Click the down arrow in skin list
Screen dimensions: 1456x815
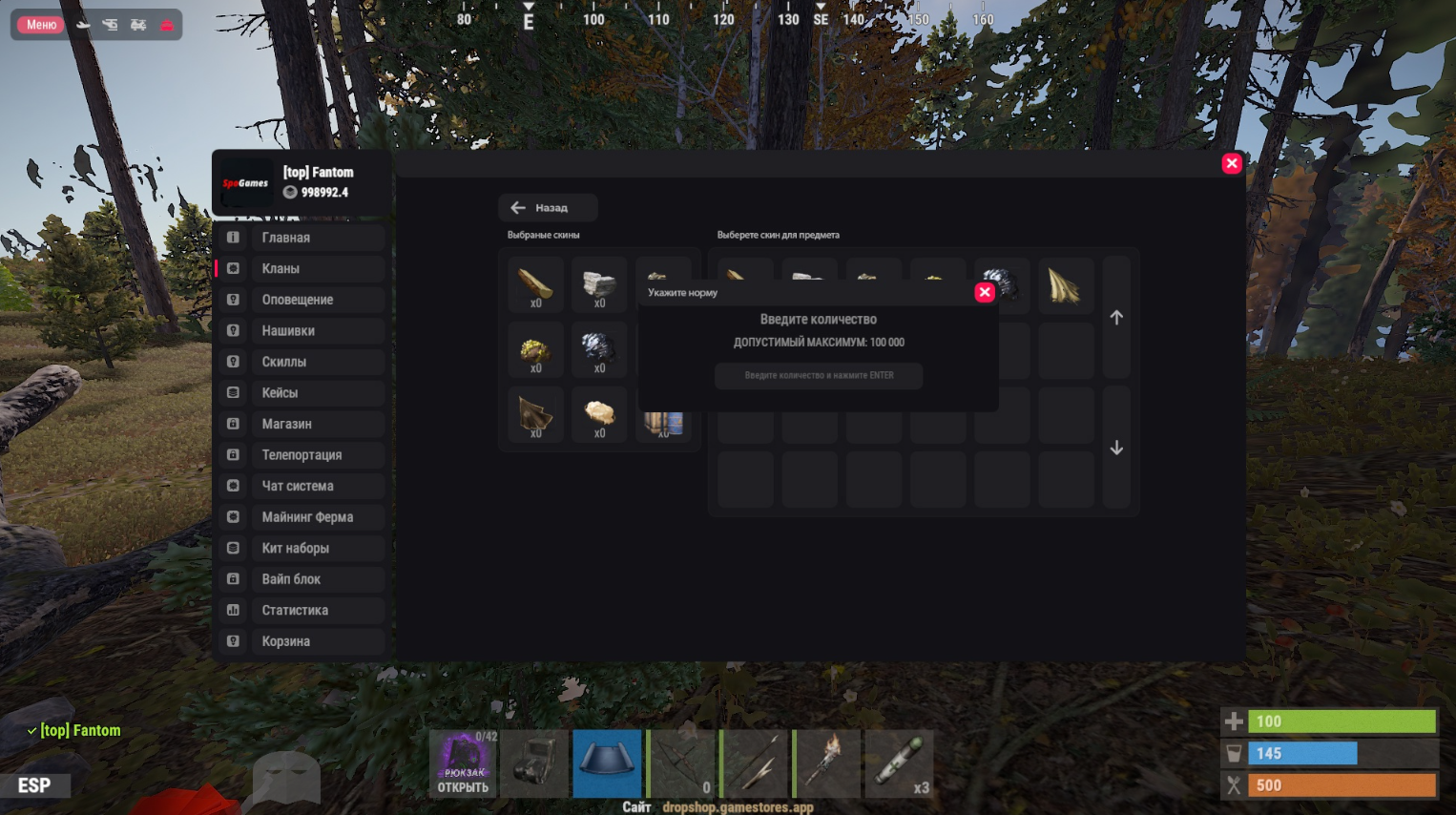(x=1116, y=448)
